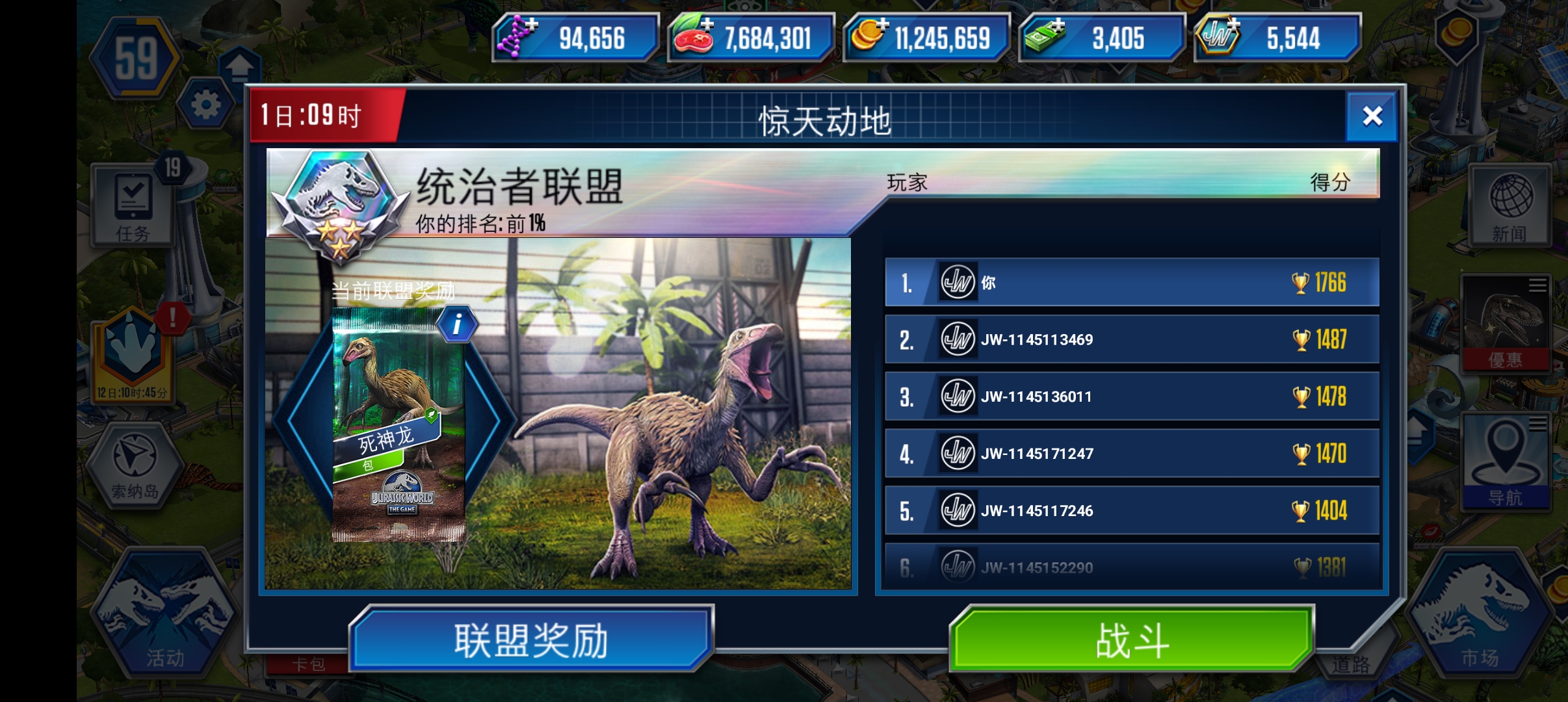View the 新闻 news panel

pyautogui.click(x=1511, y=203)
